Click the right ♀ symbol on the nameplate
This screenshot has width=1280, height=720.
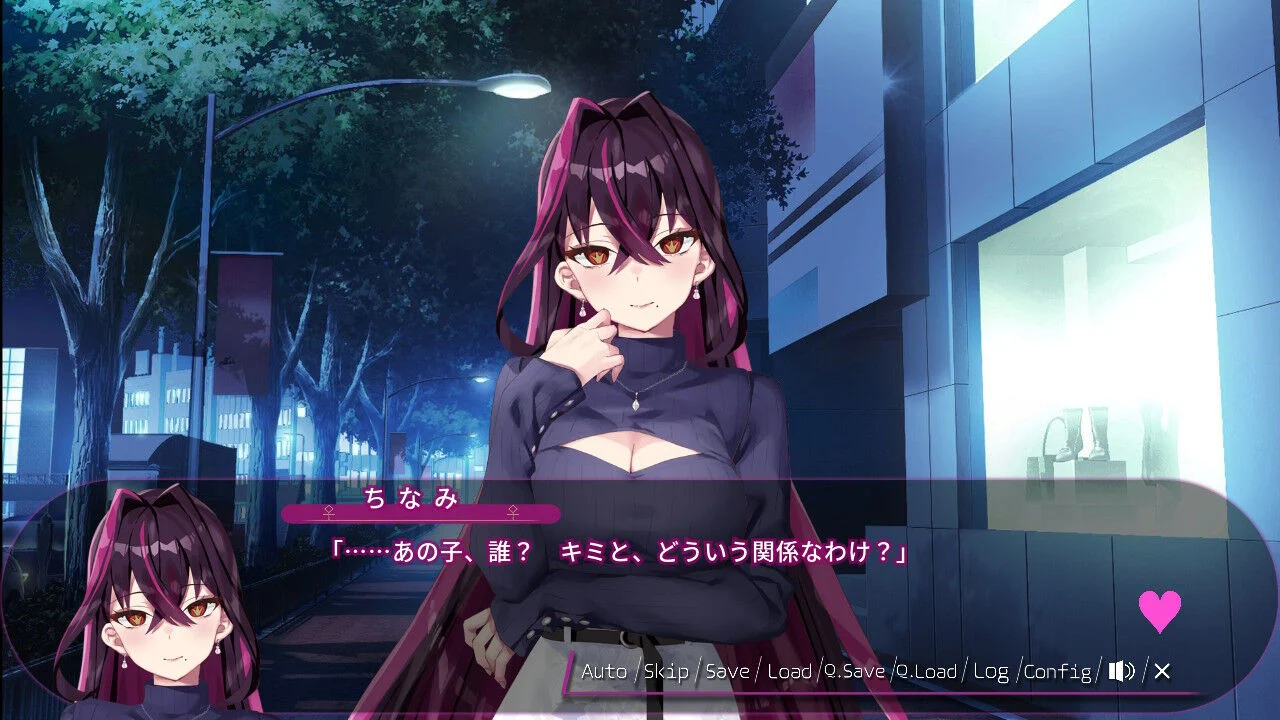pyautogui.click(x=513, y=510)
